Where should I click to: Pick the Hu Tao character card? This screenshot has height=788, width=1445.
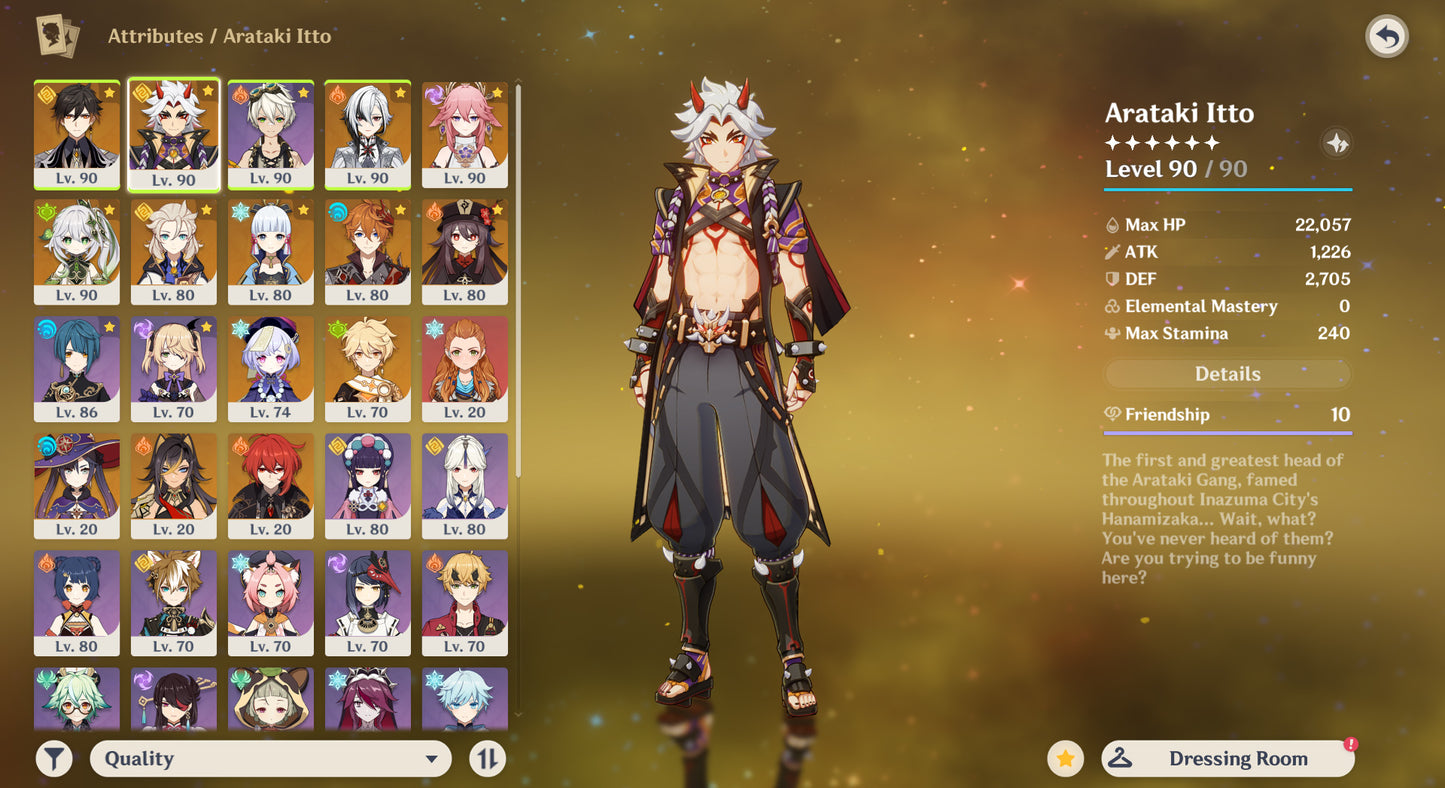464,252
